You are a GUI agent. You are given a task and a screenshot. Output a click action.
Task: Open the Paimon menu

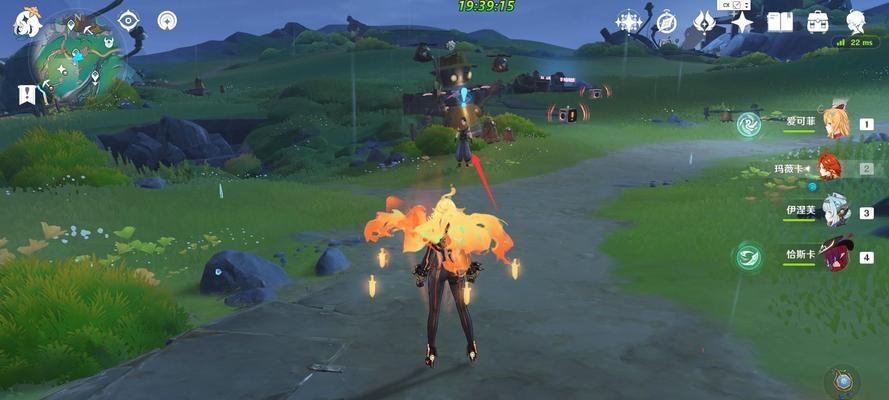(22, 22)
